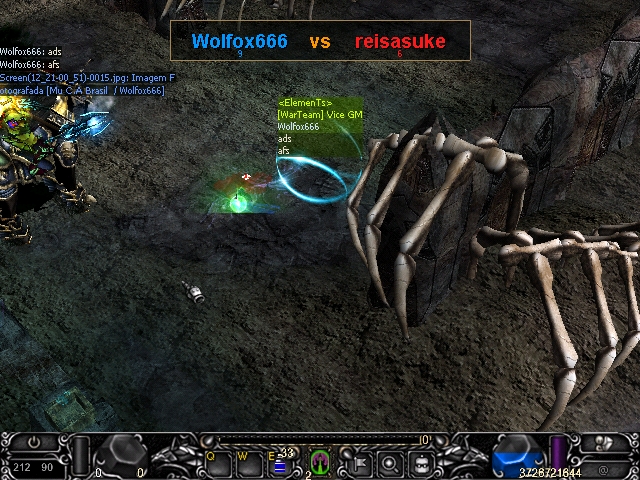
Task: Click the flag icon button
Action: (x=358, y=463)
